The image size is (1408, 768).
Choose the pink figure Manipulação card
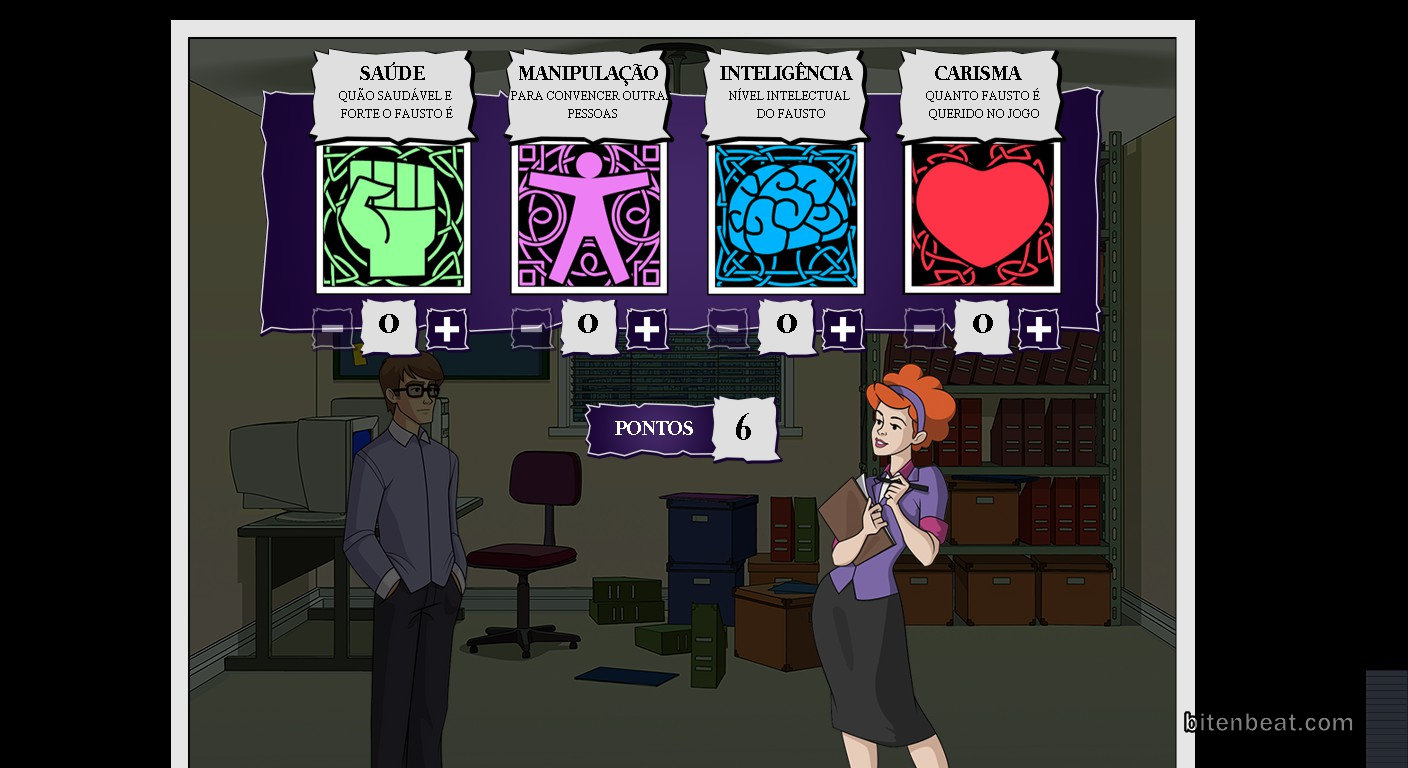click(x=589, y=217)
